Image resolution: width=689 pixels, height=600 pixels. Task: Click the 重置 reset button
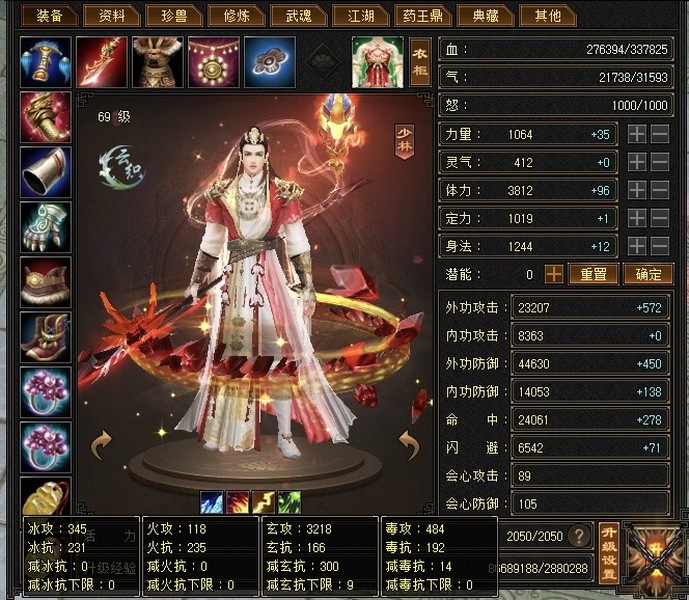coord(593,273)
